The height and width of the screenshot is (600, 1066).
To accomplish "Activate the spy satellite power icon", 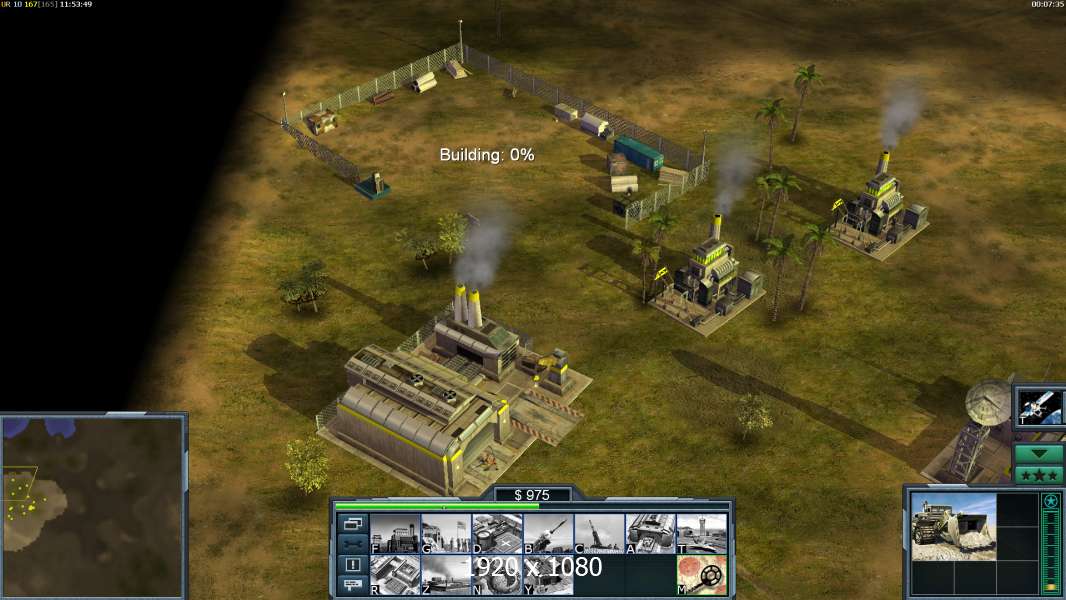I will 1038,407.
